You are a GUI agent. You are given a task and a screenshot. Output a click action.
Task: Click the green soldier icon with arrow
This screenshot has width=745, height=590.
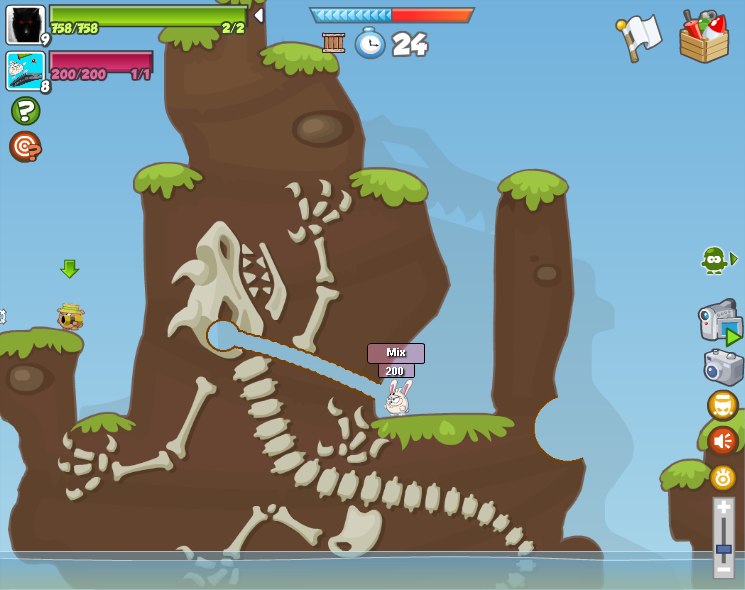[x=717, y=260]
